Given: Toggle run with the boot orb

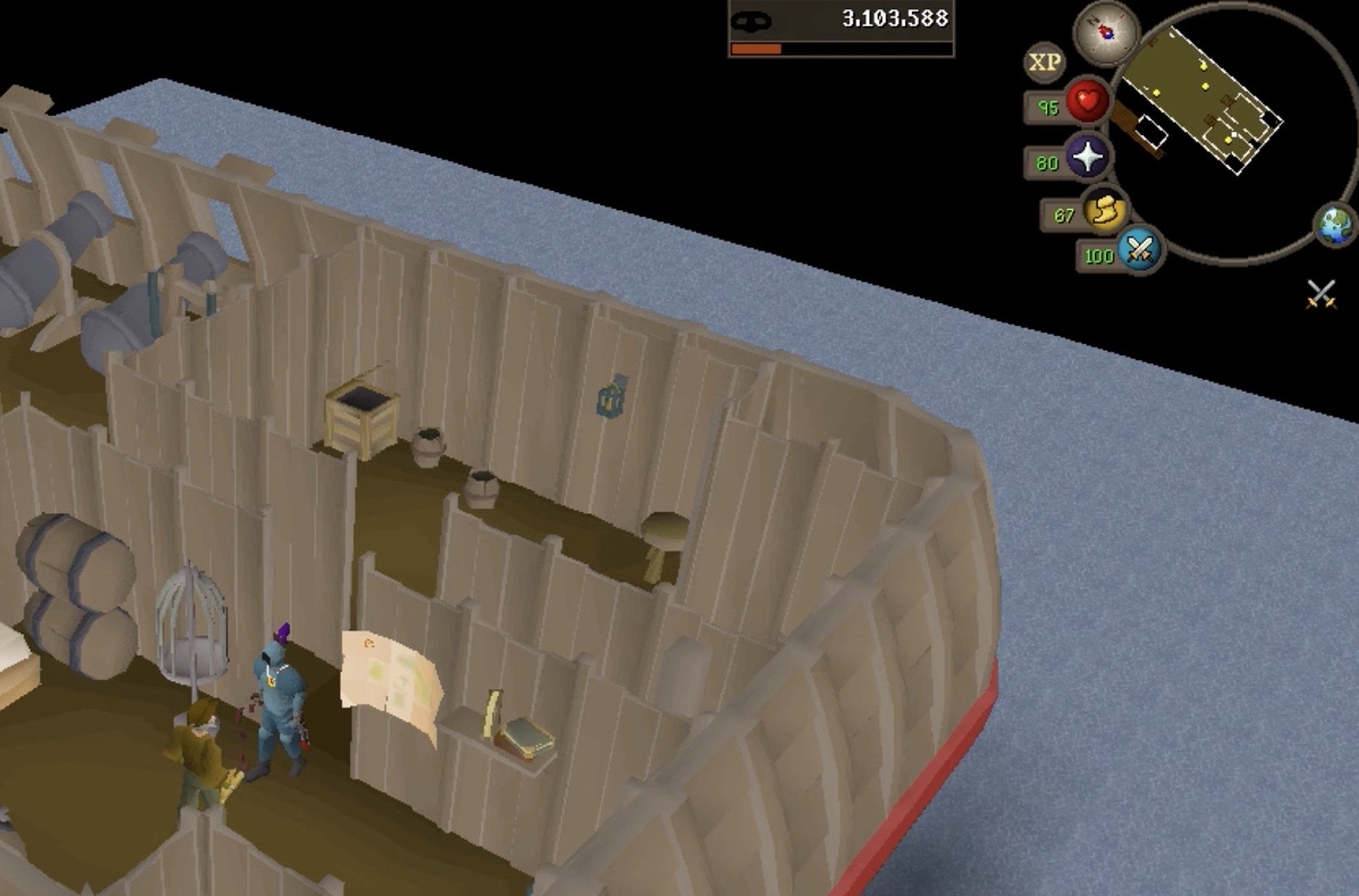Looking at the screenshot, I should coord(1105,212).
